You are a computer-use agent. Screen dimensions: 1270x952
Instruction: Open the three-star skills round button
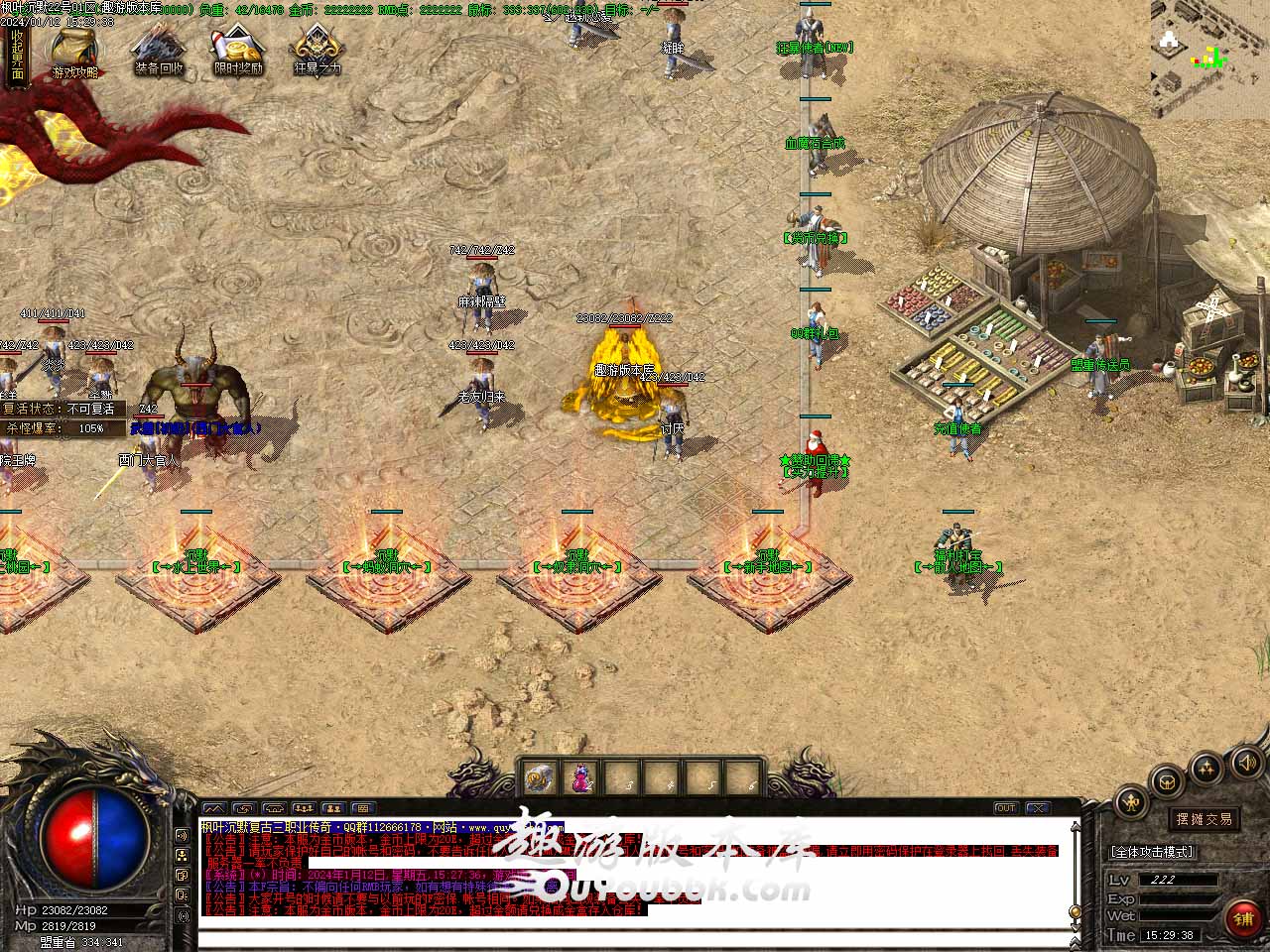coord(1206,769)
